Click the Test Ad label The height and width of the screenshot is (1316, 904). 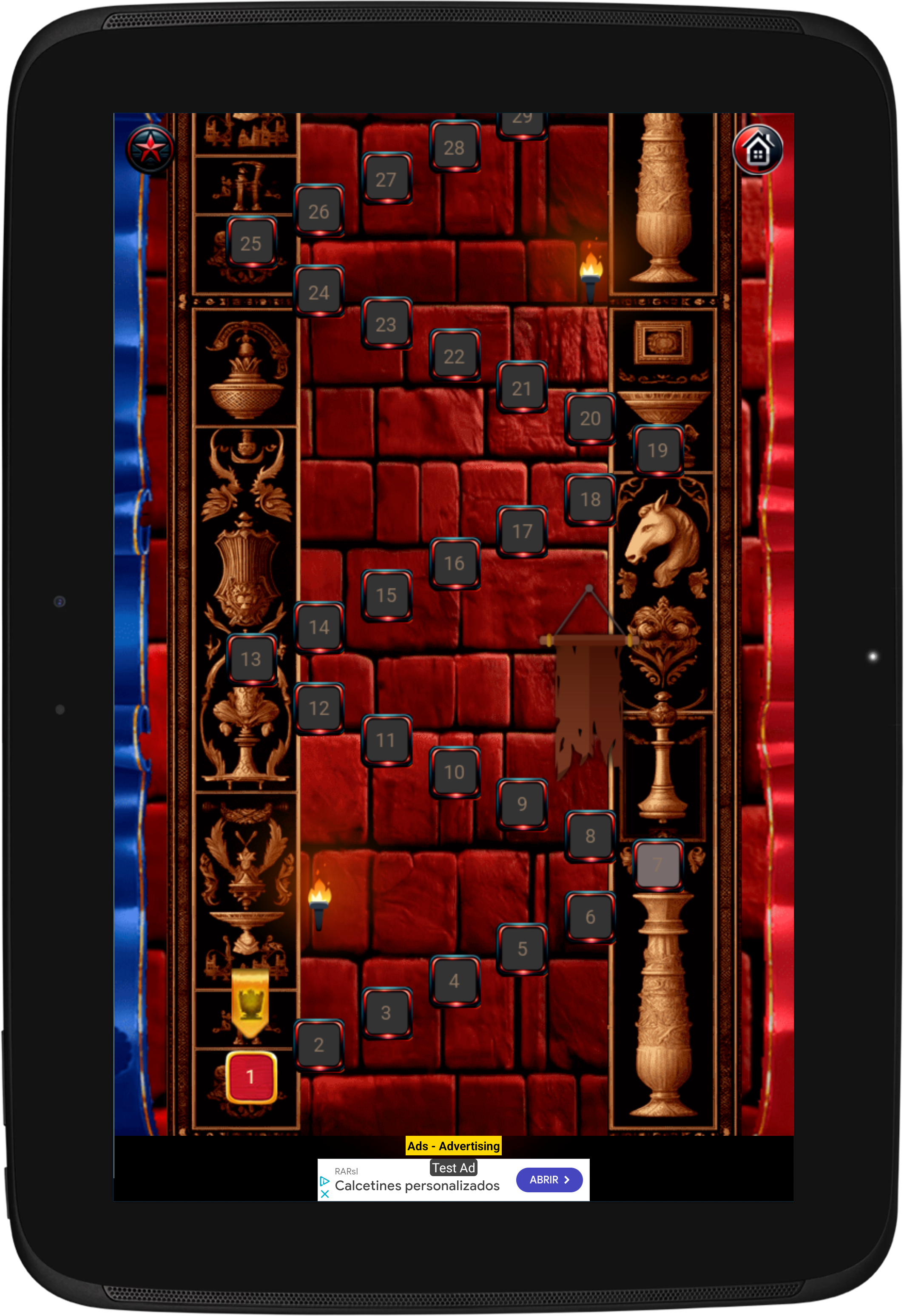tap(454, 1168)
